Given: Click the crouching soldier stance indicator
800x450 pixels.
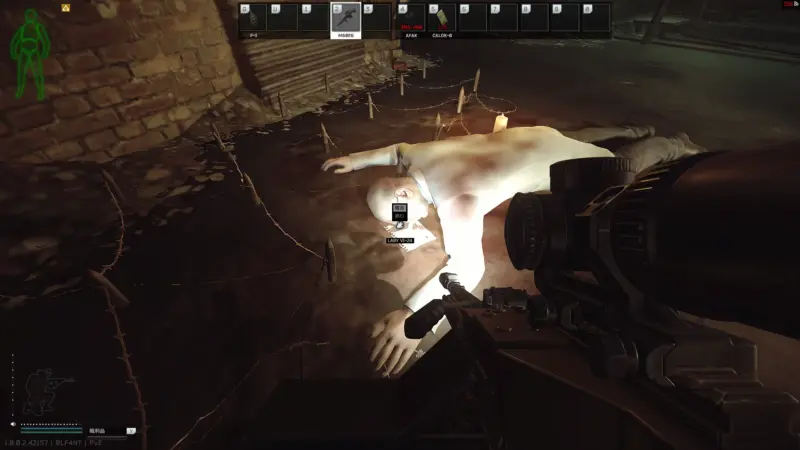Looking at the screenshot, I should (x=47, y=389).
